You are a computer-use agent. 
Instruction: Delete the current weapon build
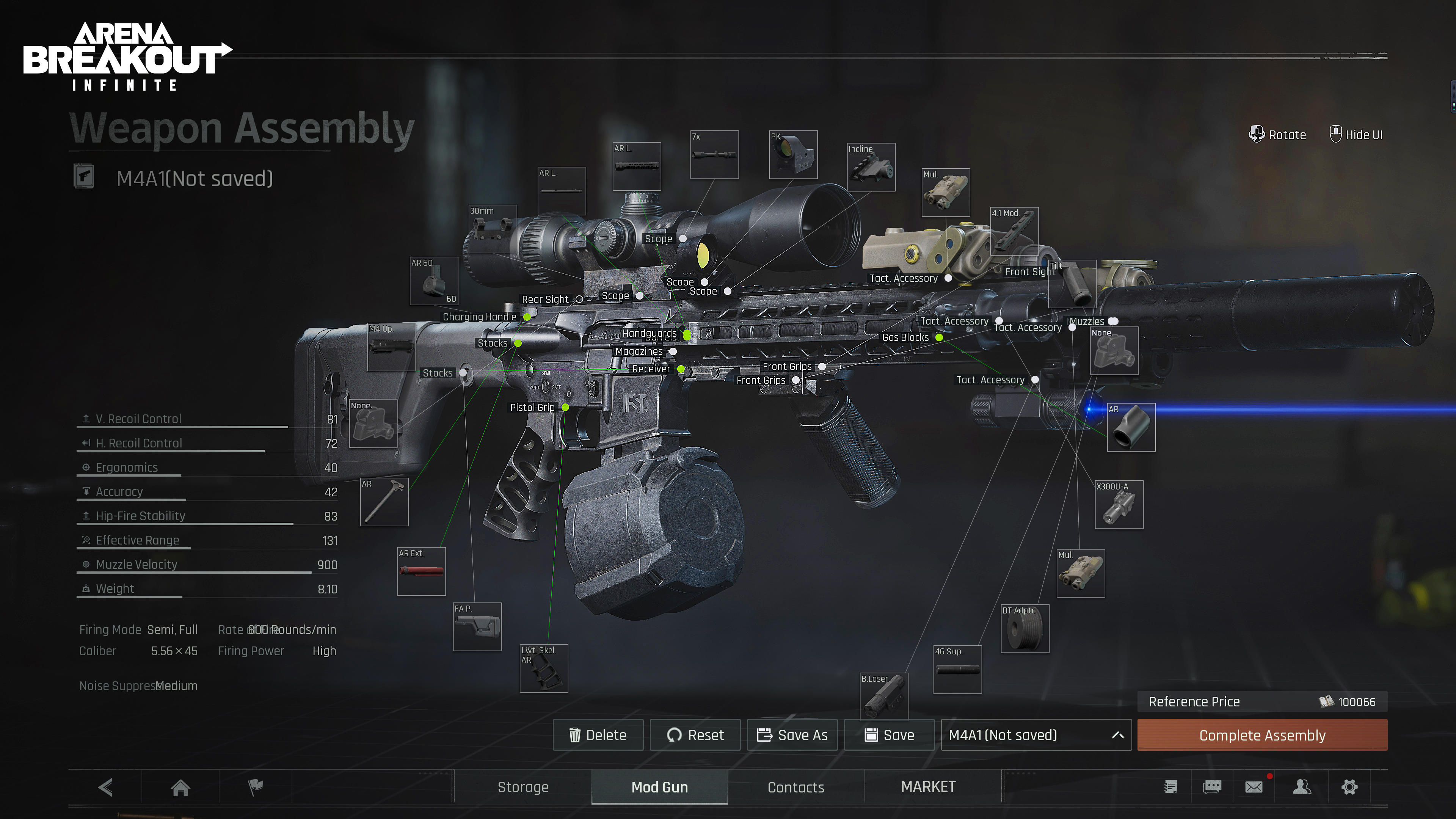click(598, 735)
